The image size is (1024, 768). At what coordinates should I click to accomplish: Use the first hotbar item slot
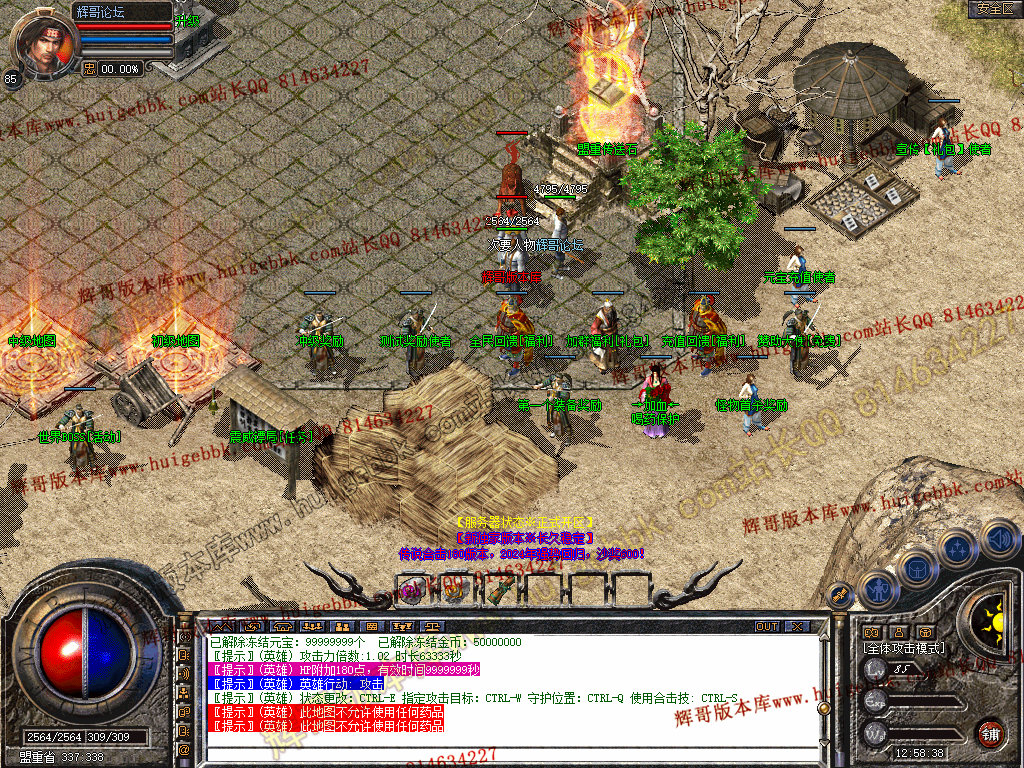[411, 589]
